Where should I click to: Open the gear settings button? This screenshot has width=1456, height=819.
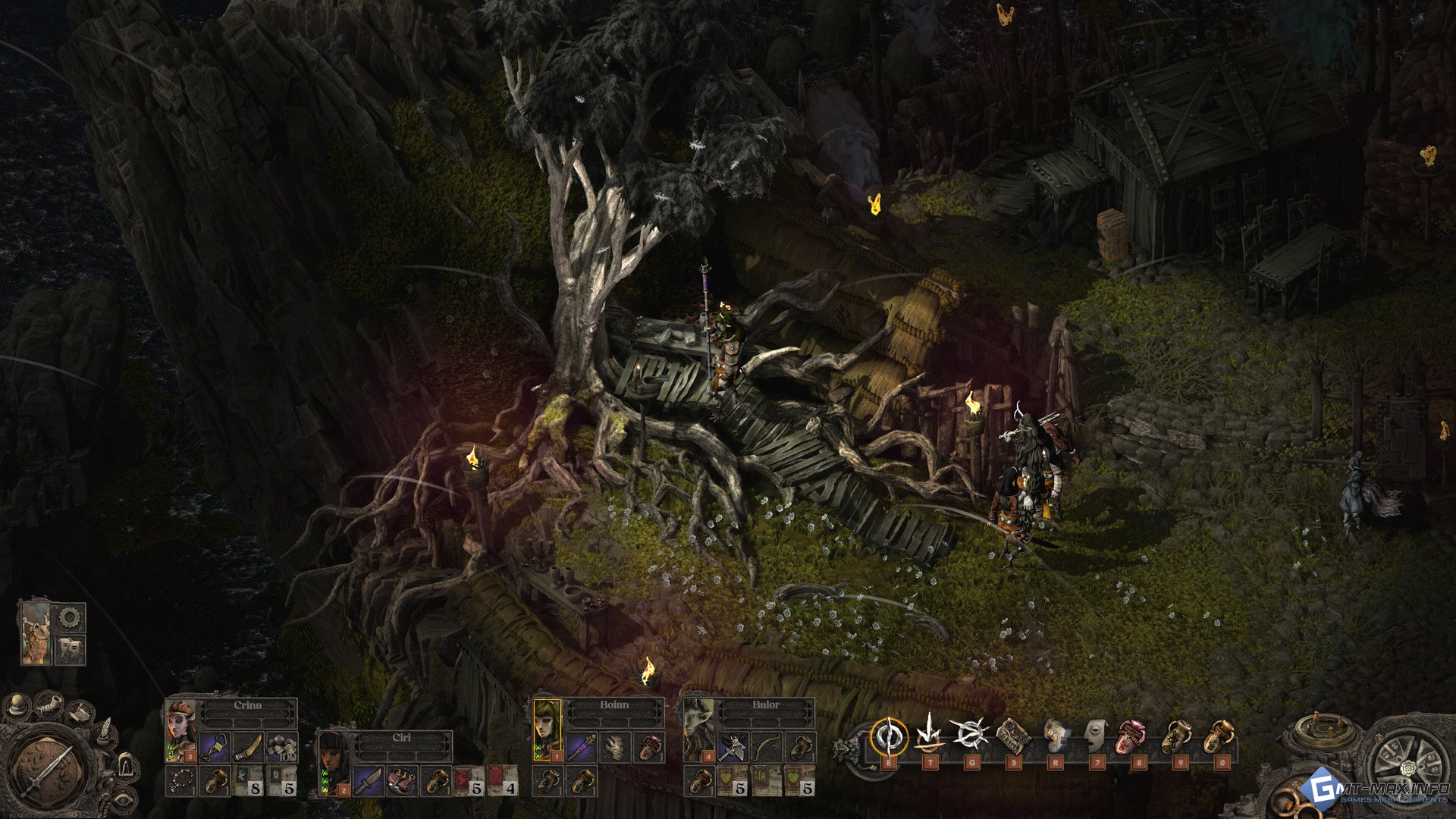pyautogui.click(x=70, y=617)
